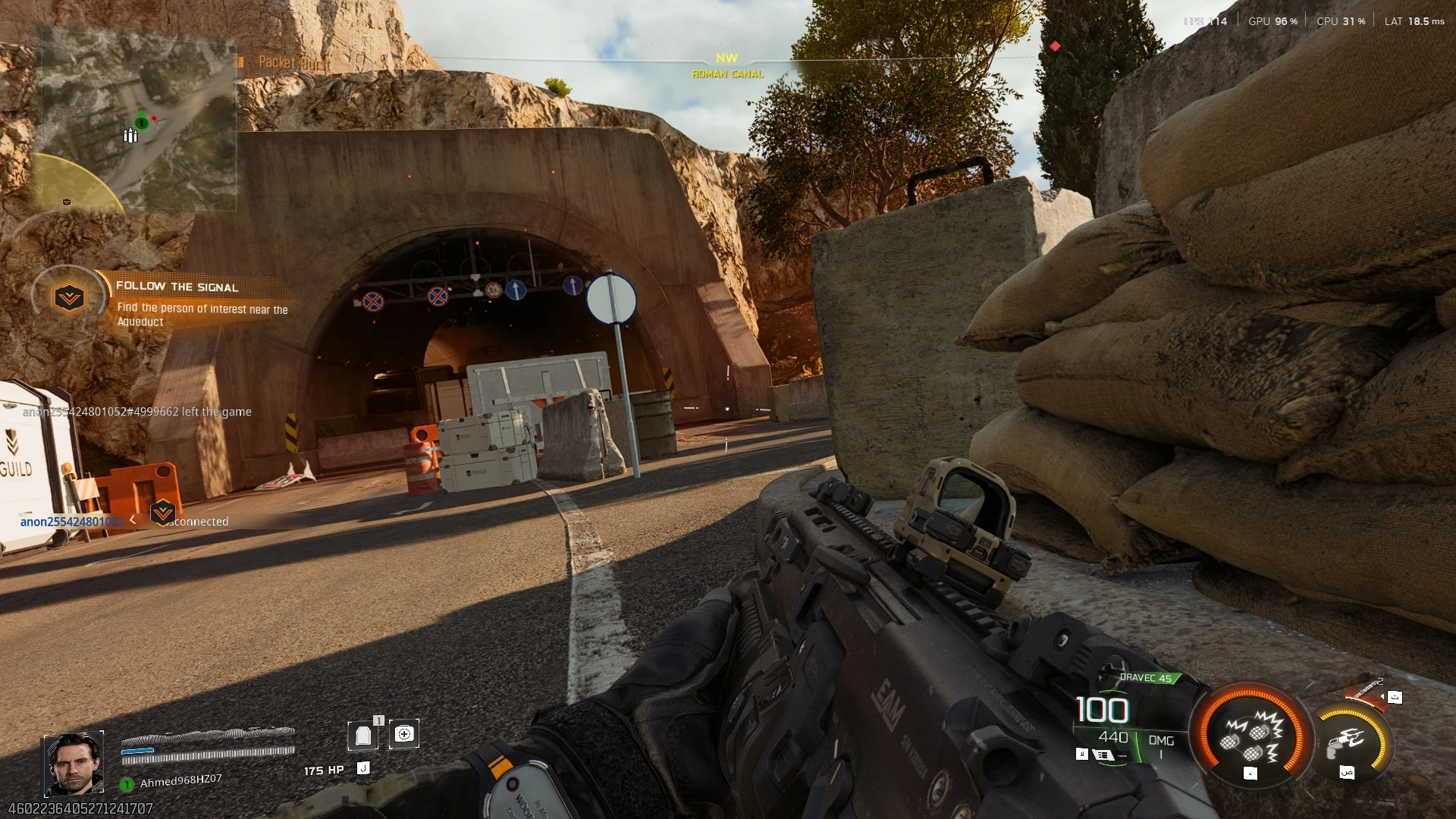Click the DRAVEC 45 weapon label

click(x=1146, y=677)
